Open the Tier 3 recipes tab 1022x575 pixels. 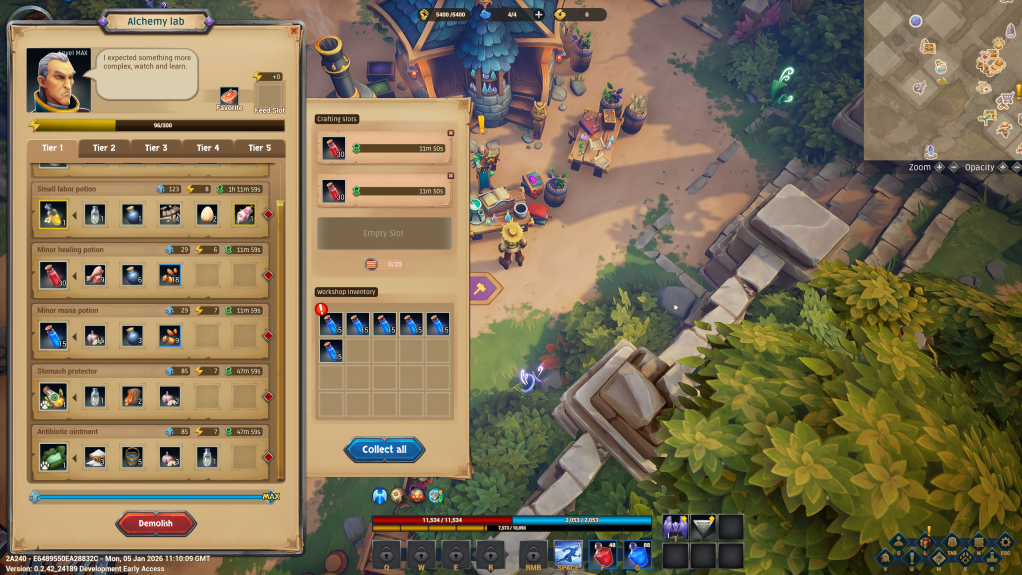[156, 148]
